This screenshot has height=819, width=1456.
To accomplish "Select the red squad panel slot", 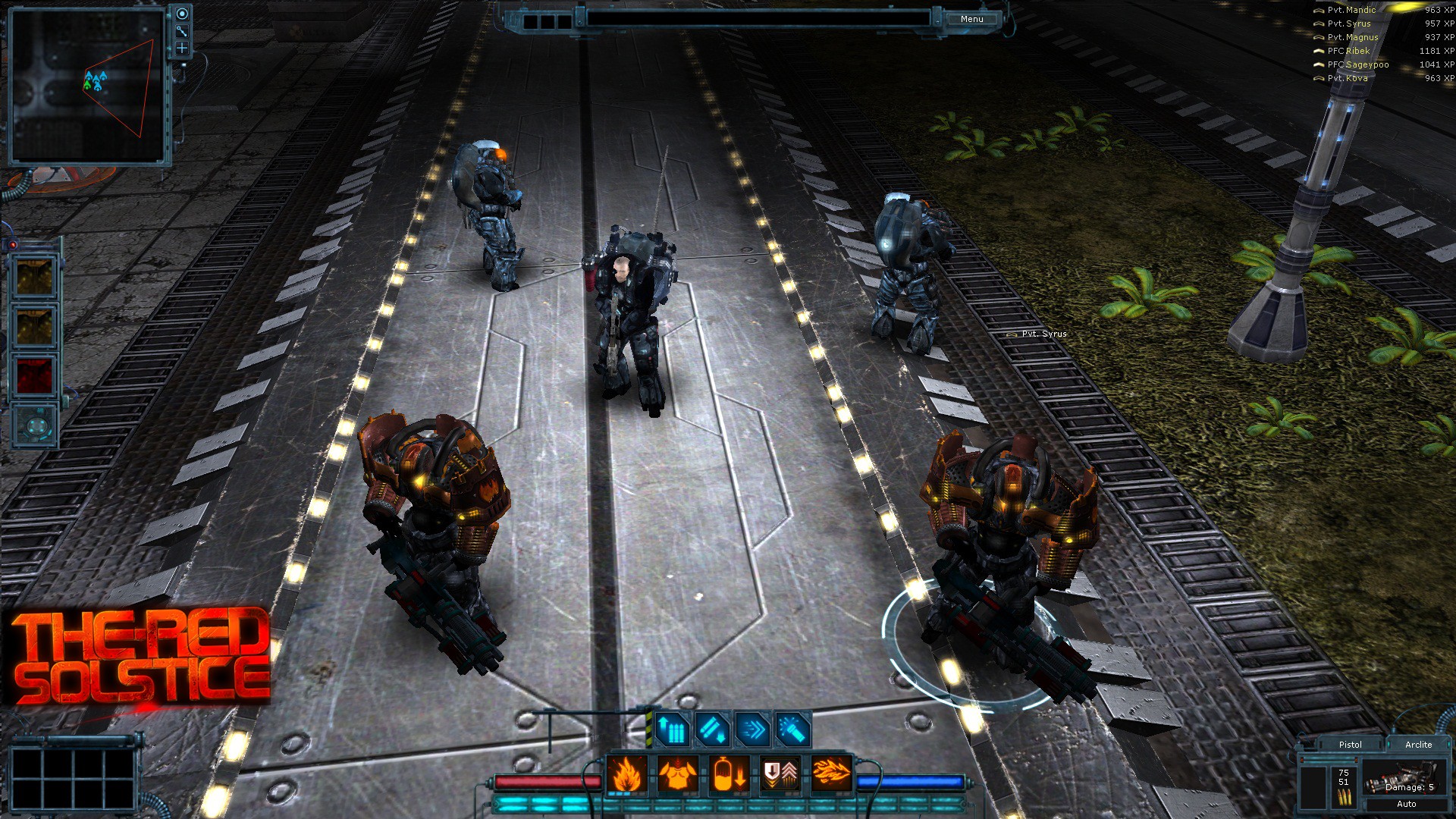I will tap(34, 375).
